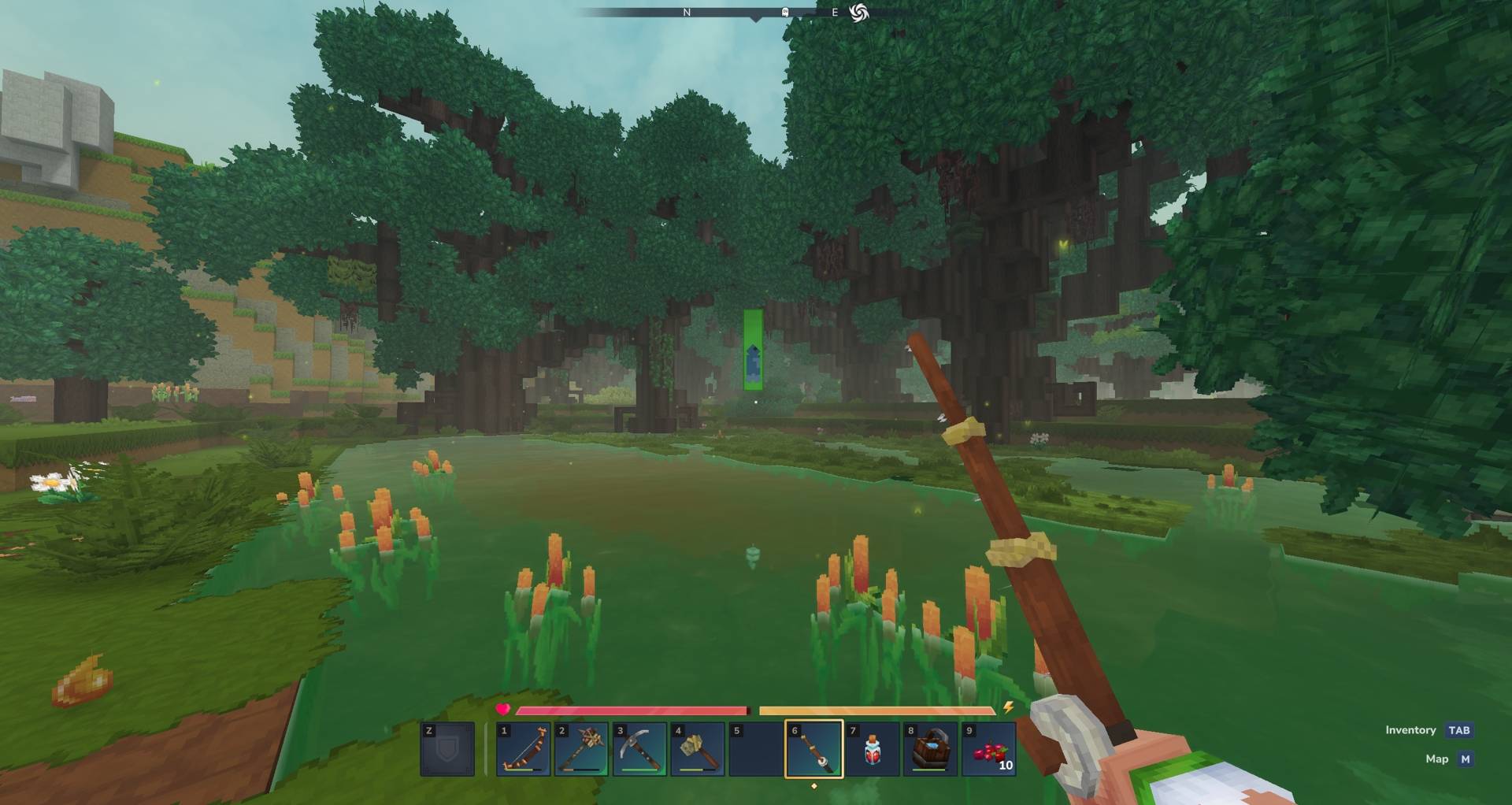Select the wooden water bucket slot

pos(930,749)
